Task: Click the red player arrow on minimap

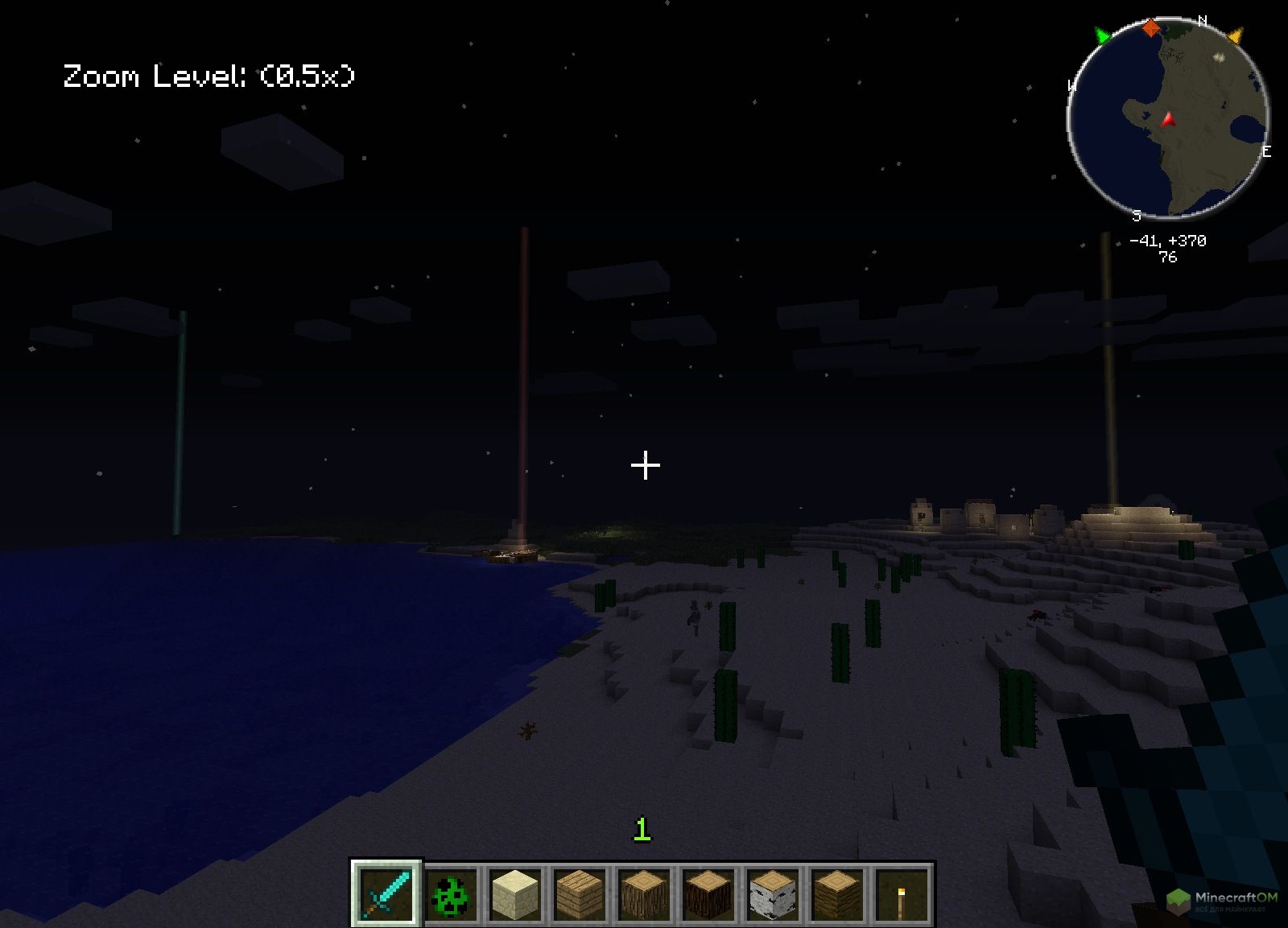Action: pyautogui.click(x=1168, y=120)
